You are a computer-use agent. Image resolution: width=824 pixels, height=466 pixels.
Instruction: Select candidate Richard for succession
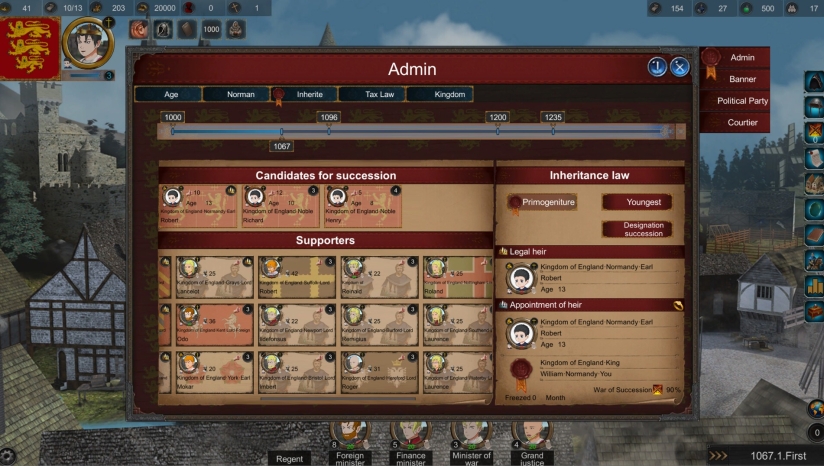coord(280,205)
